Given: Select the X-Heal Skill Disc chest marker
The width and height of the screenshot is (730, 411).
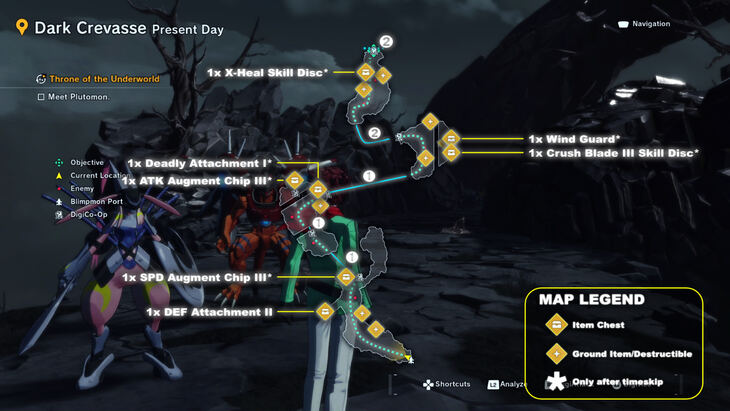Looking at the screenshot, I should pos(366,72).
